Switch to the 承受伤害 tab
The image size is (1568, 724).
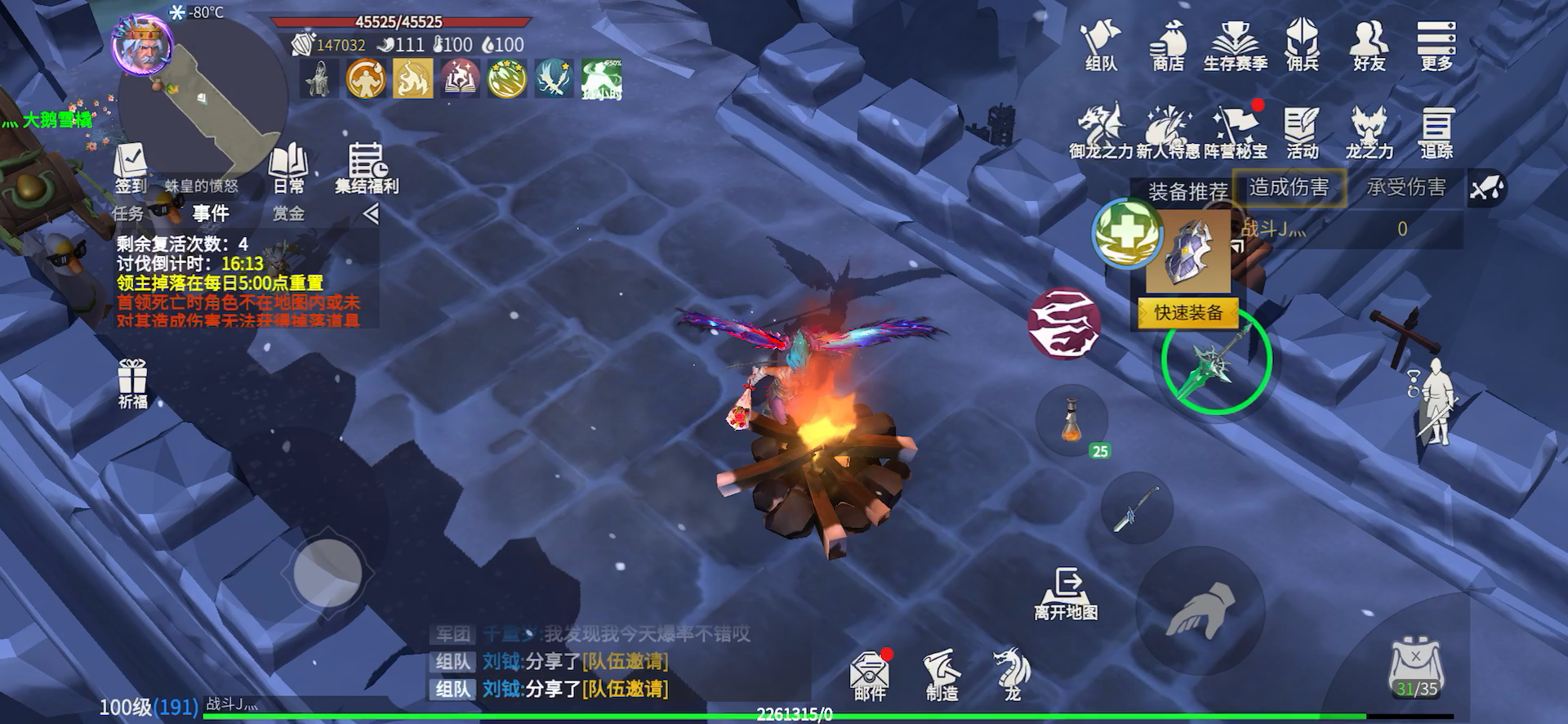tap(1406, 188)
